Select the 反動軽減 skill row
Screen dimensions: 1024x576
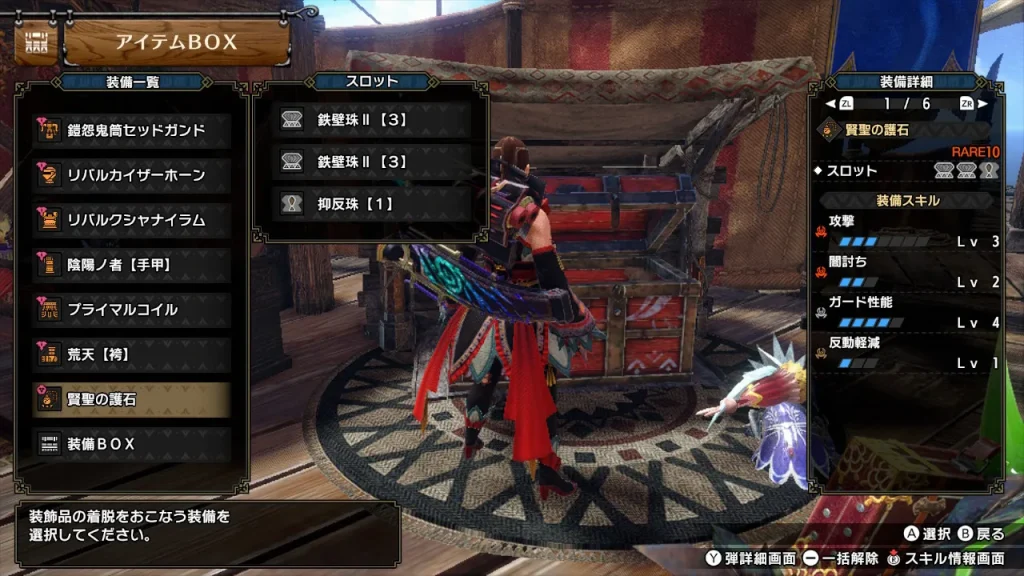coord(908,354)
